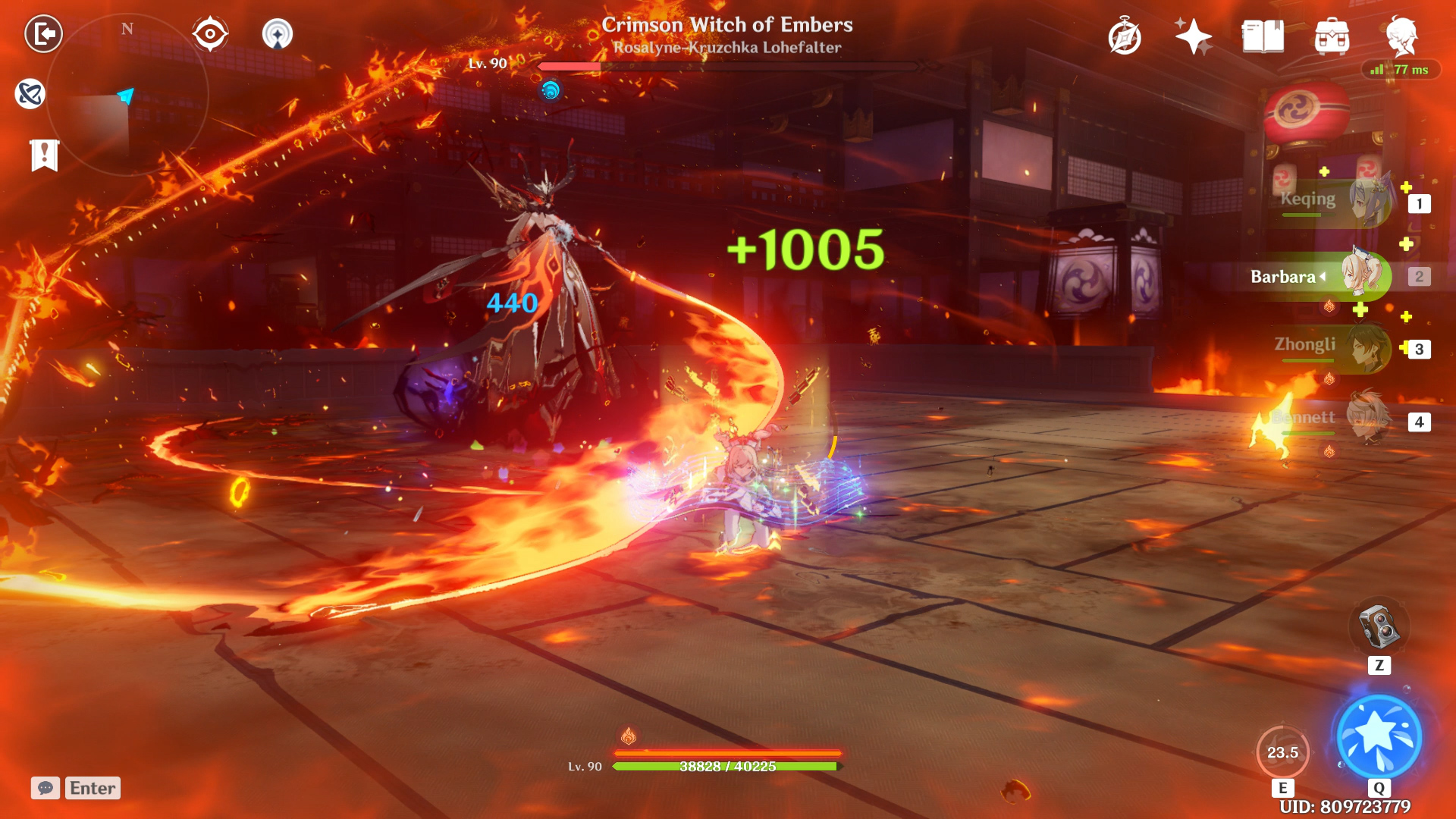Open the minimap

tap(127, 95)
